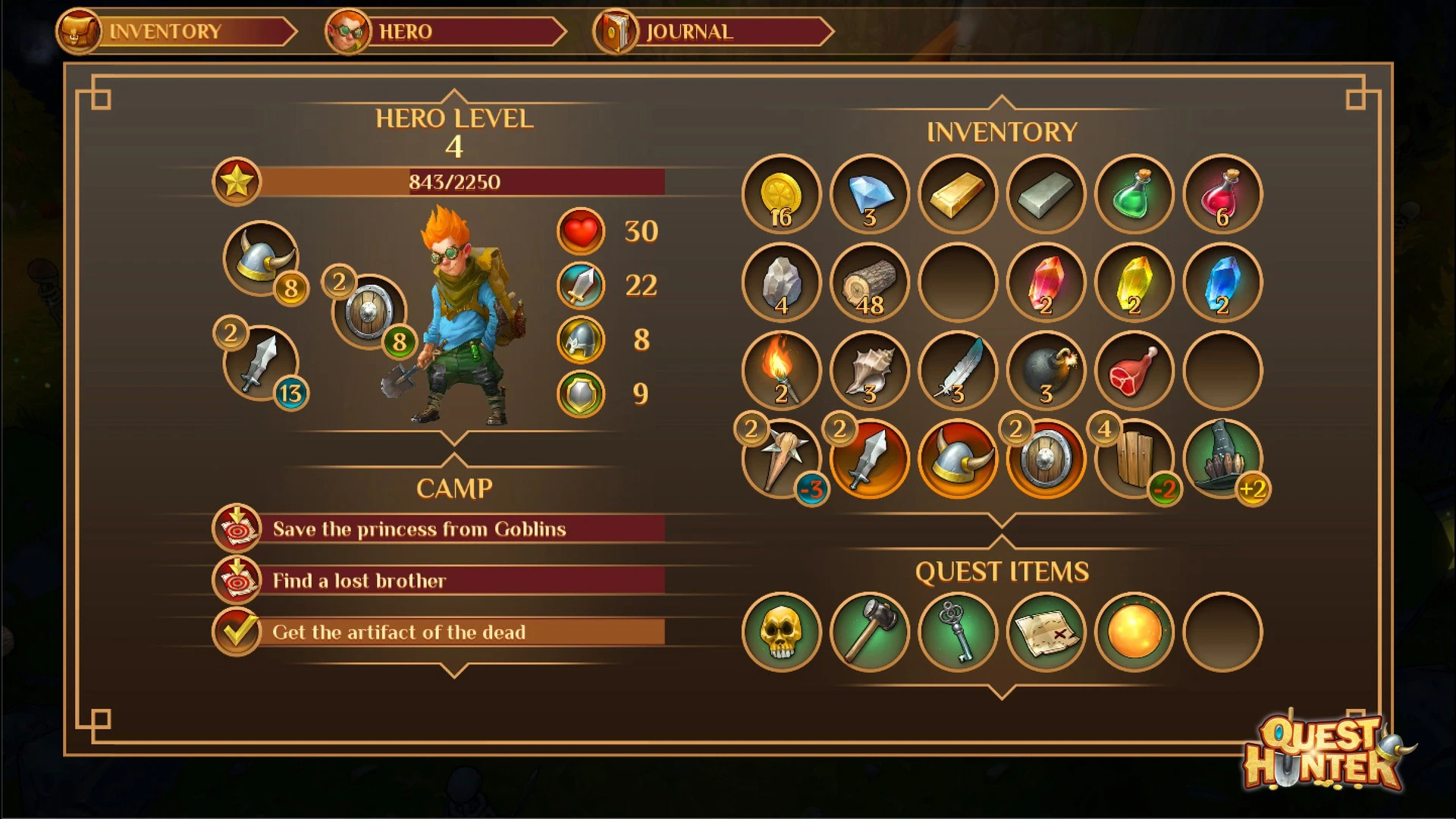Select the golden skull quest item

(x=781, y=632)
